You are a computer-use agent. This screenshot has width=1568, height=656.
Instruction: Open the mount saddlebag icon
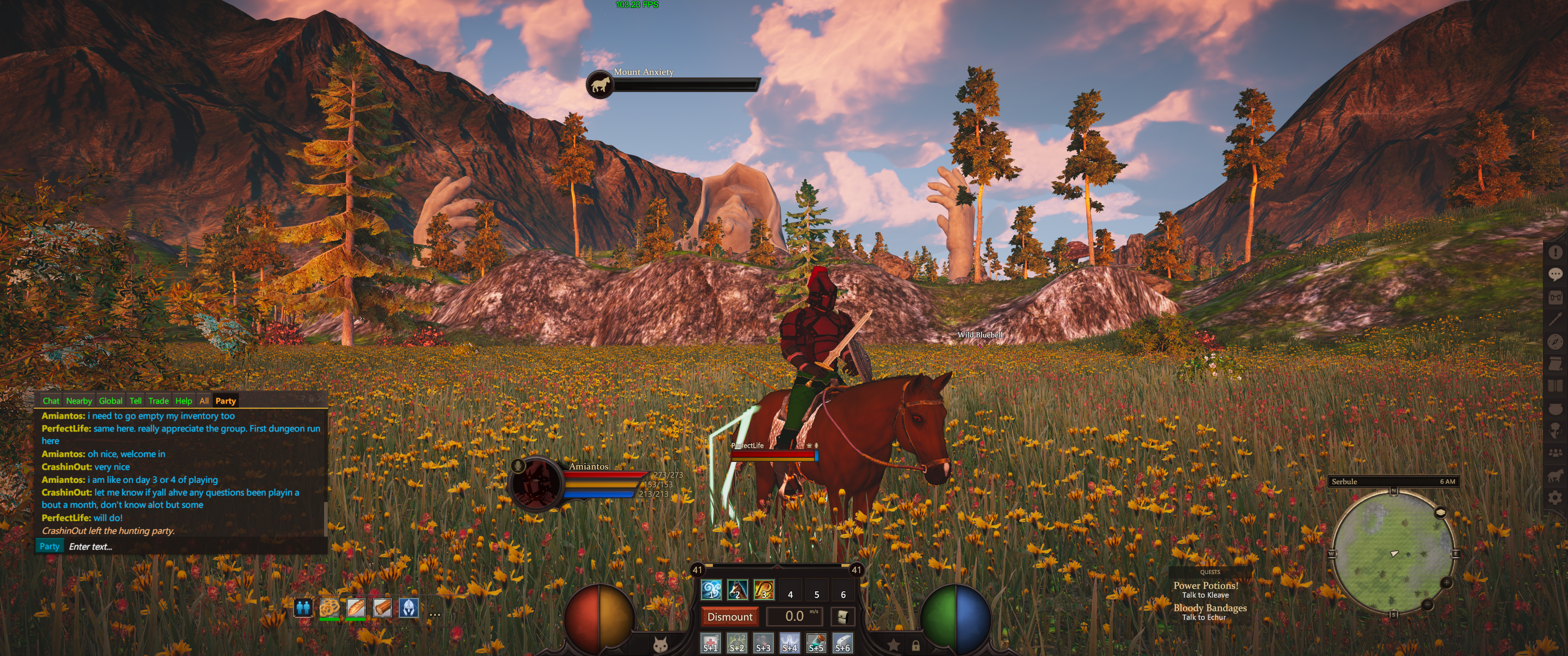(x=842, y=616)
